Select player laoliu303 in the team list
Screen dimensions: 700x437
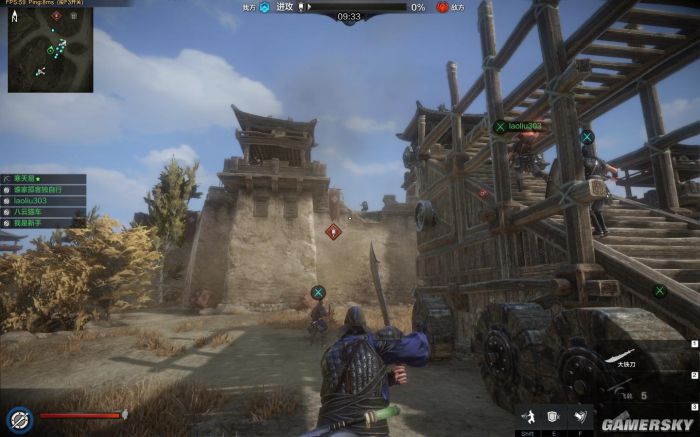tap(30, 200)
